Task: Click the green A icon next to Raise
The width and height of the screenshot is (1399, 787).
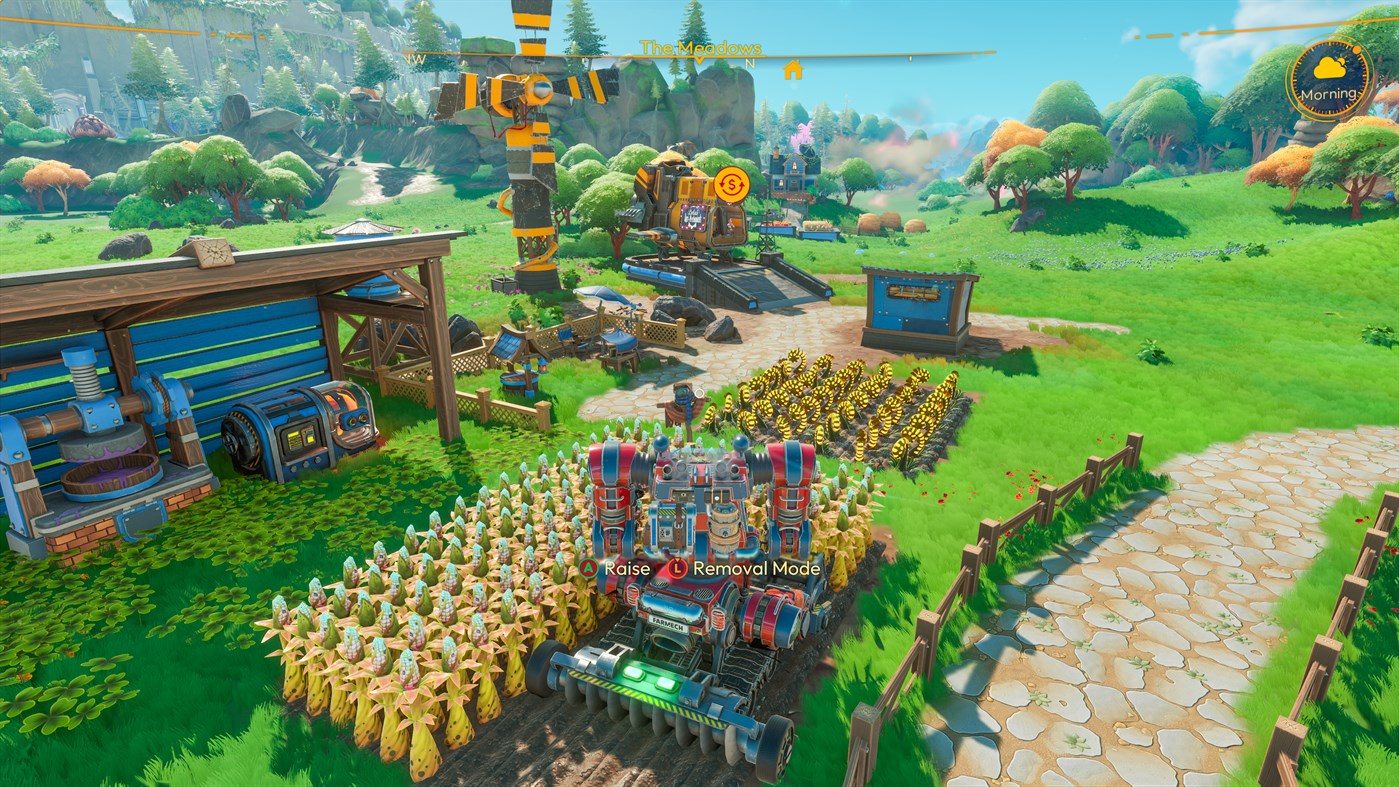Action: click(589, 568)
